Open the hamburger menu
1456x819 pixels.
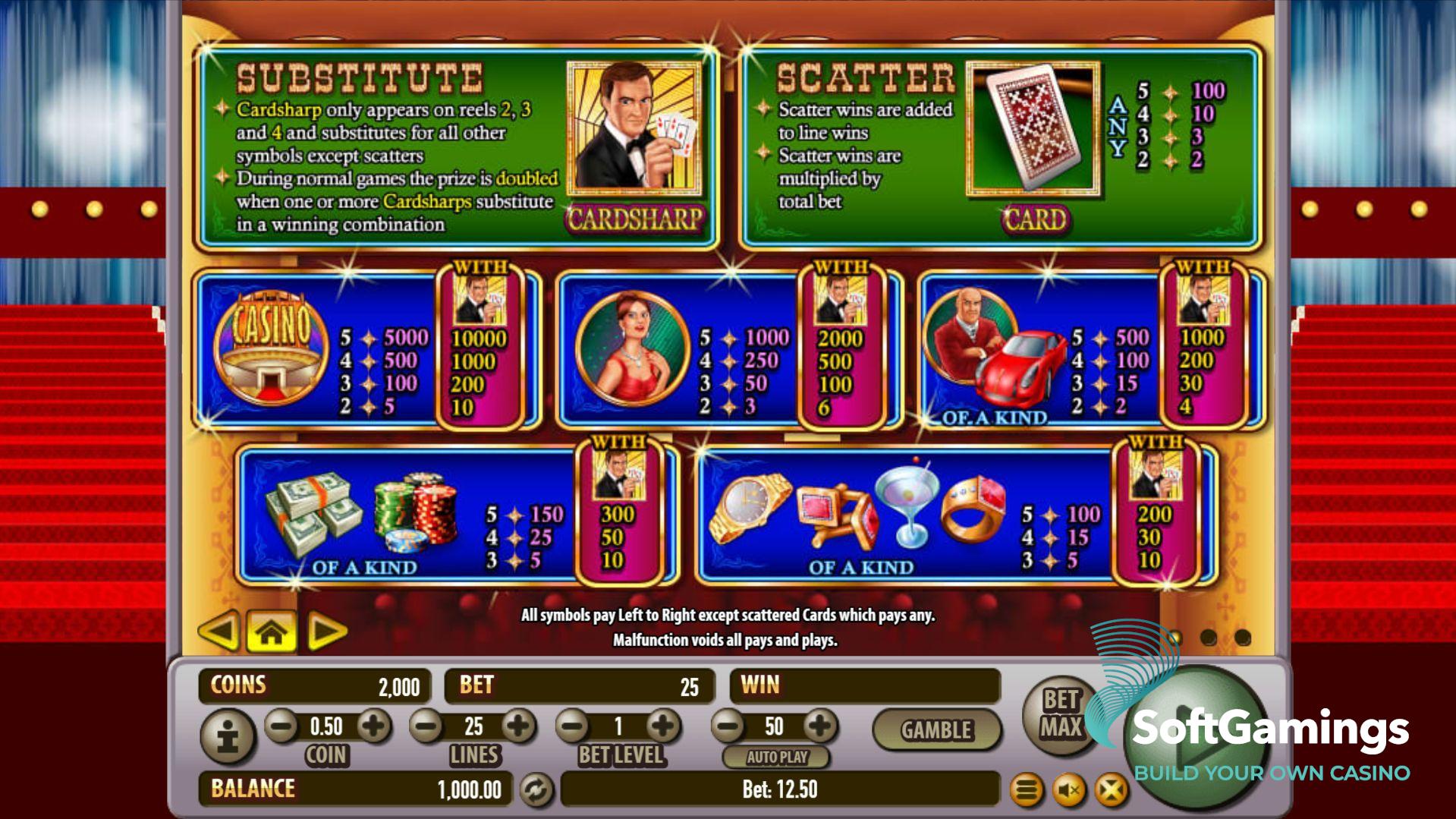1026,791
